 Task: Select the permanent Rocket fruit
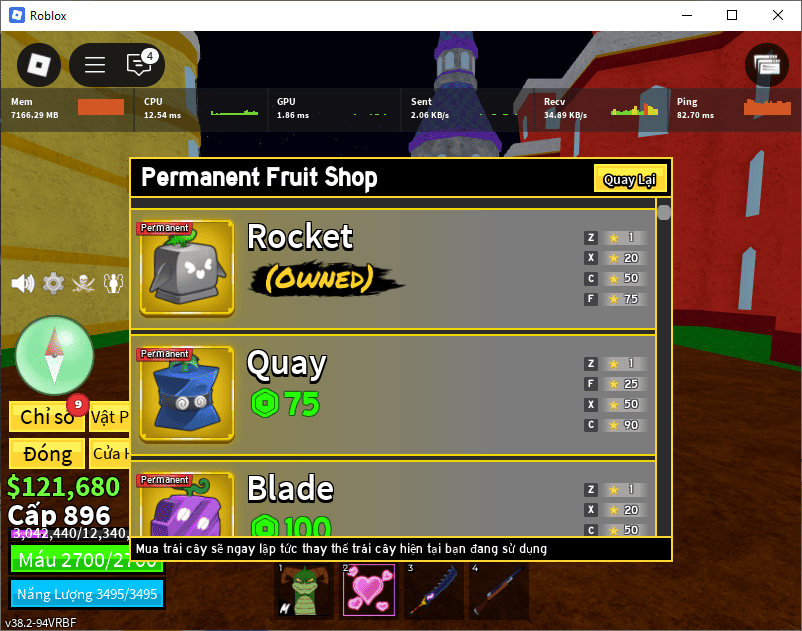pyautogui.click(x=186, y=269)
